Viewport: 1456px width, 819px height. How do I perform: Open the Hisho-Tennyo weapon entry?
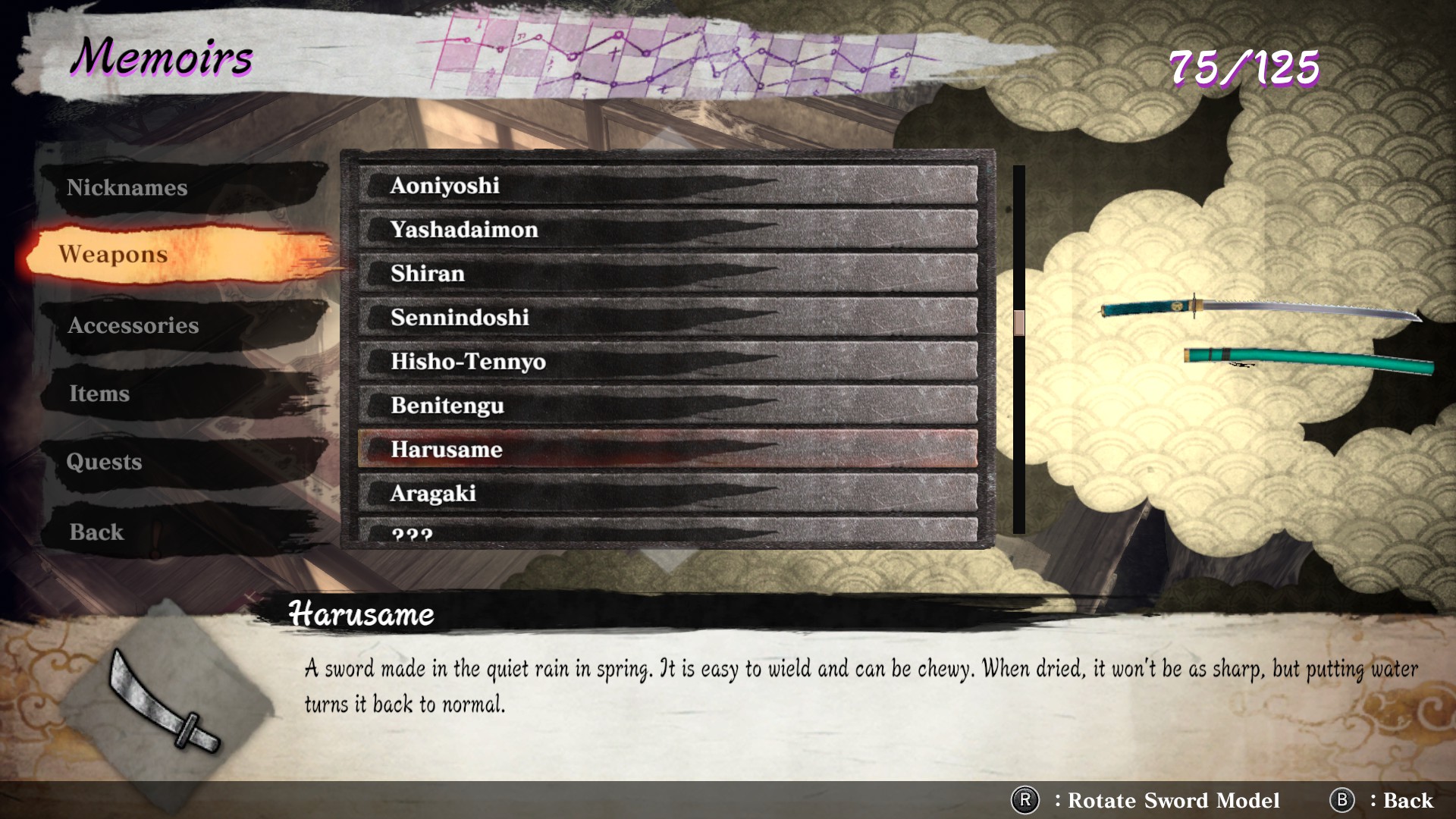coord(667,362)
